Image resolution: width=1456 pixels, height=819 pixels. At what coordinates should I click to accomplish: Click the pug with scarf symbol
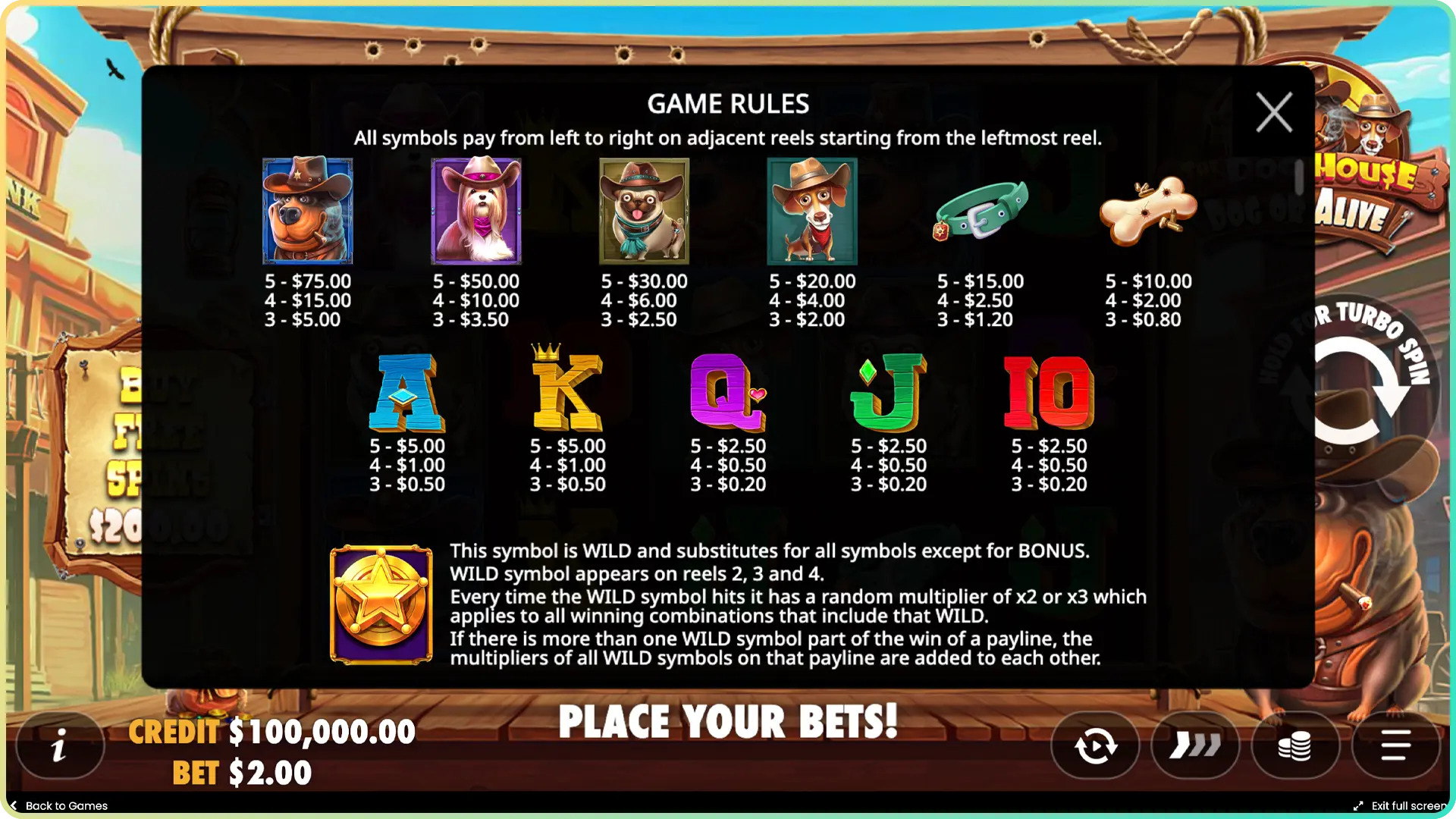643,210
